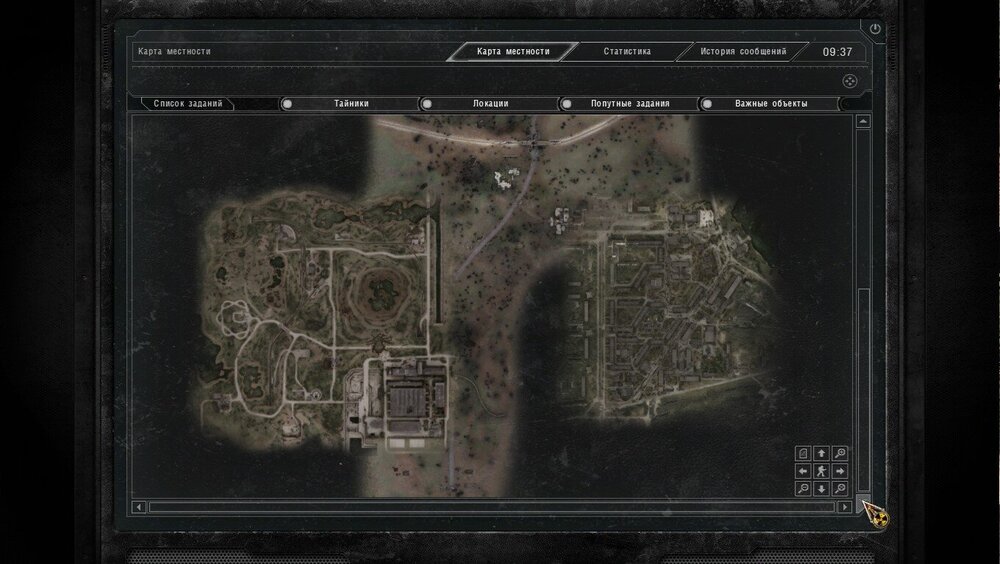This screenshot has height=564, width=1000.
Task: Click the horizontal scrollbar's right arrow
Action: [x=845, y=507]
